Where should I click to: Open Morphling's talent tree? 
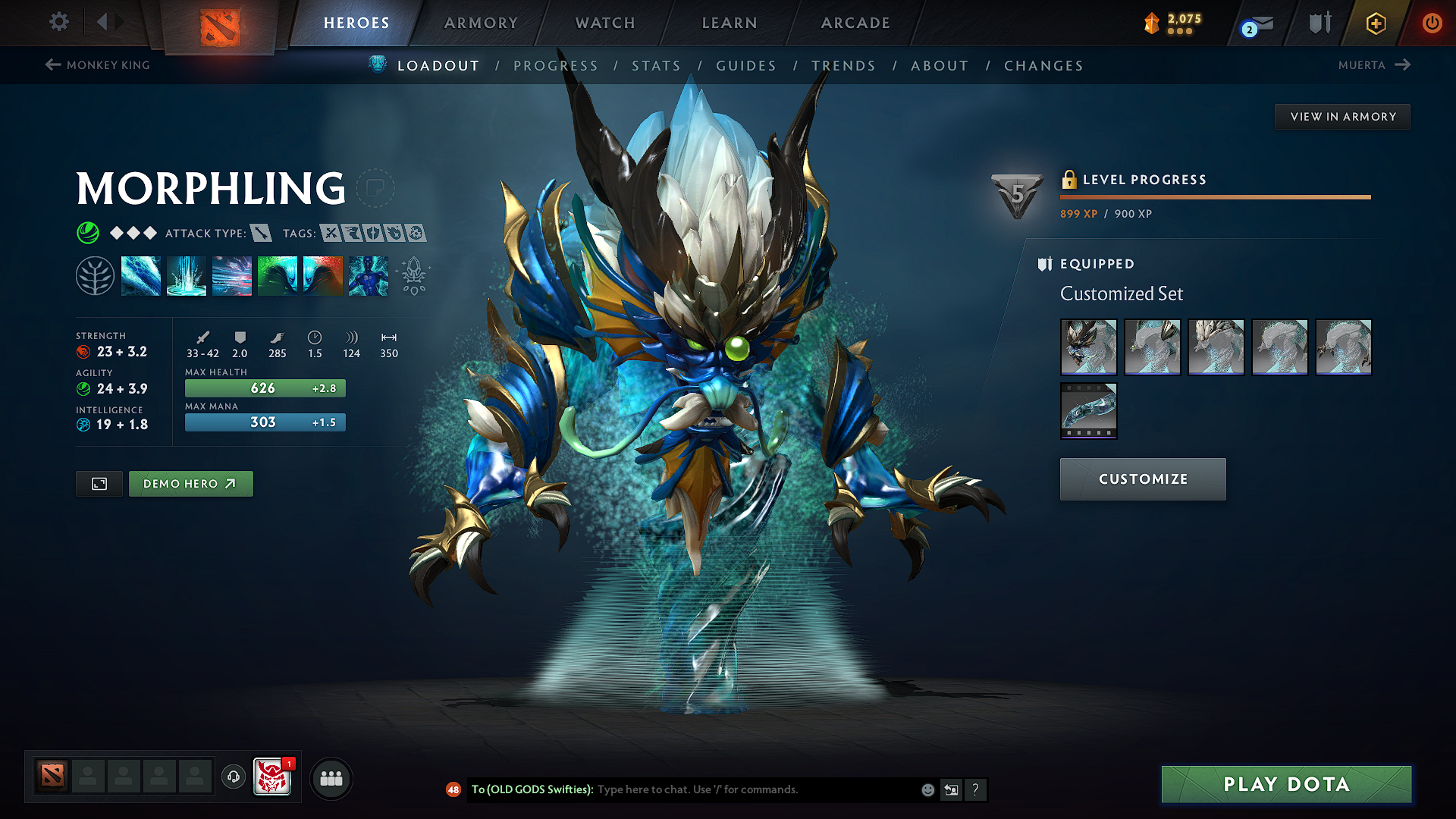tap(95, 275)
